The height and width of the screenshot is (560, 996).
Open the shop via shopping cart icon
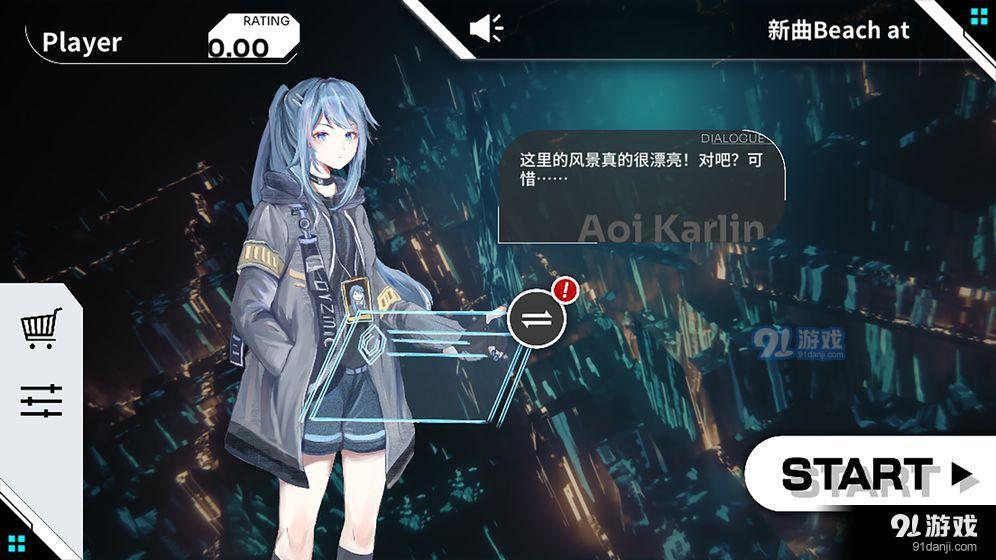pos(41,328)
